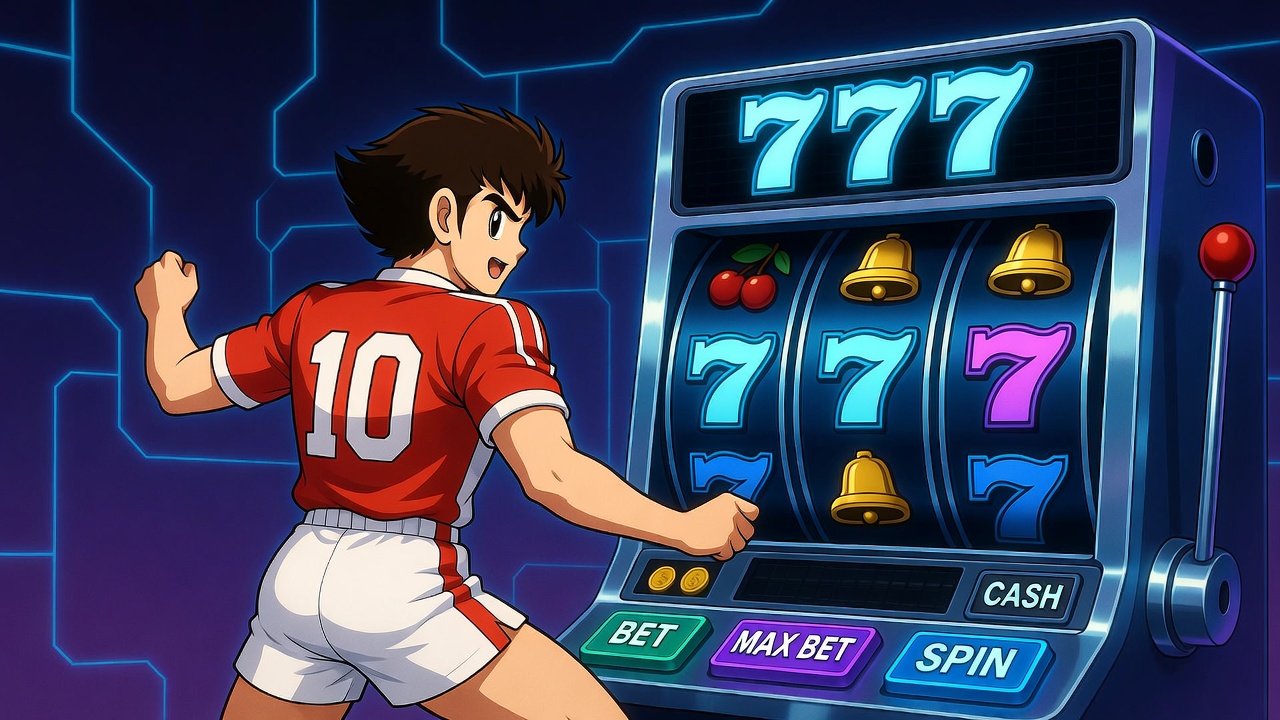Image resolution: width=1280 pixels, height=720 pixels.
Task: Select the purple MAX BET button
Action: [794, 646]
